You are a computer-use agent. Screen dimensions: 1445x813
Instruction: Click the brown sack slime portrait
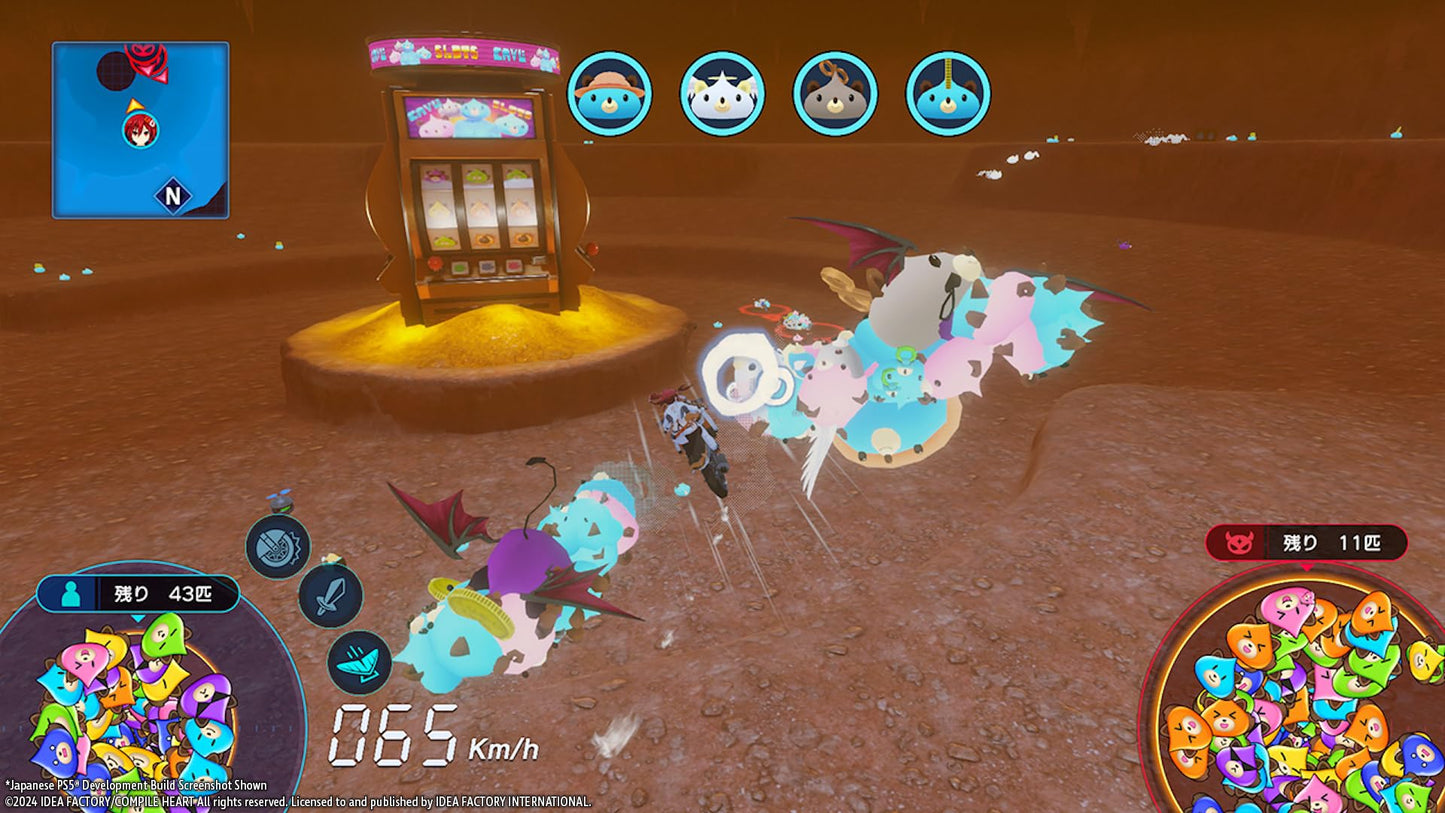835,93
